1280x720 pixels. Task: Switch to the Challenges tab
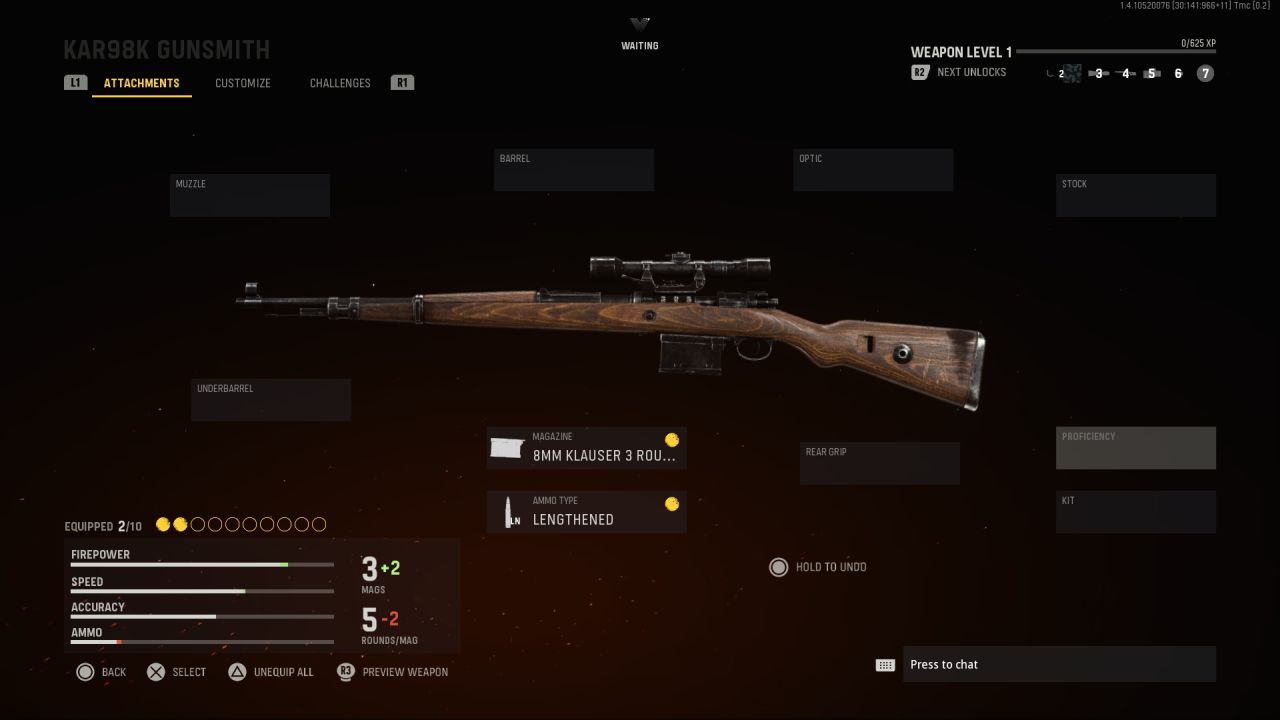coord(339,83)
